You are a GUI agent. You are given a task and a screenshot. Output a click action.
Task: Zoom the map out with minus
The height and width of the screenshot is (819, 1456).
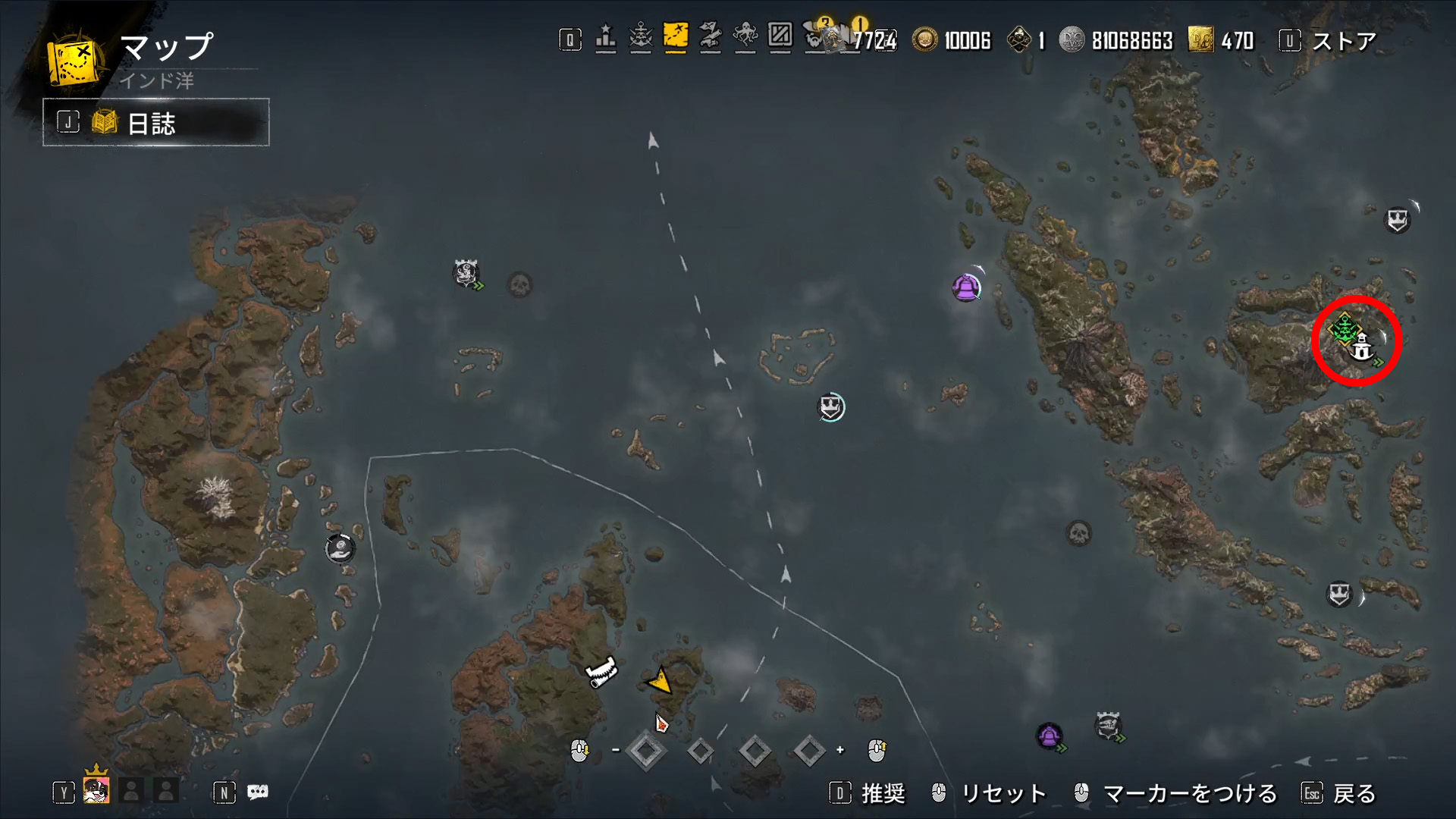(x=616, y=750)
